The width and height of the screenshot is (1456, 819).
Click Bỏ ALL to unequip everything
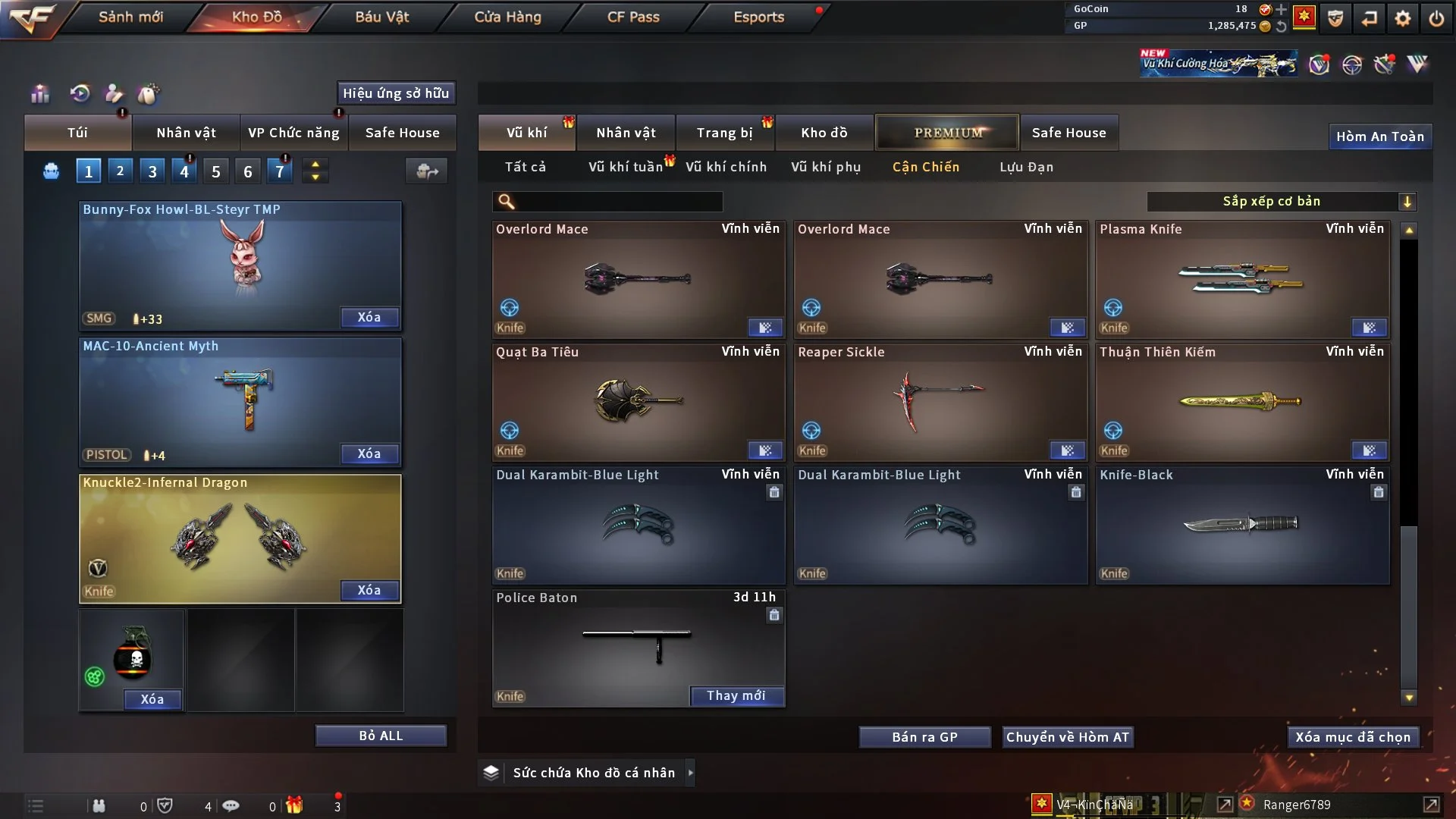pos(381,736)
